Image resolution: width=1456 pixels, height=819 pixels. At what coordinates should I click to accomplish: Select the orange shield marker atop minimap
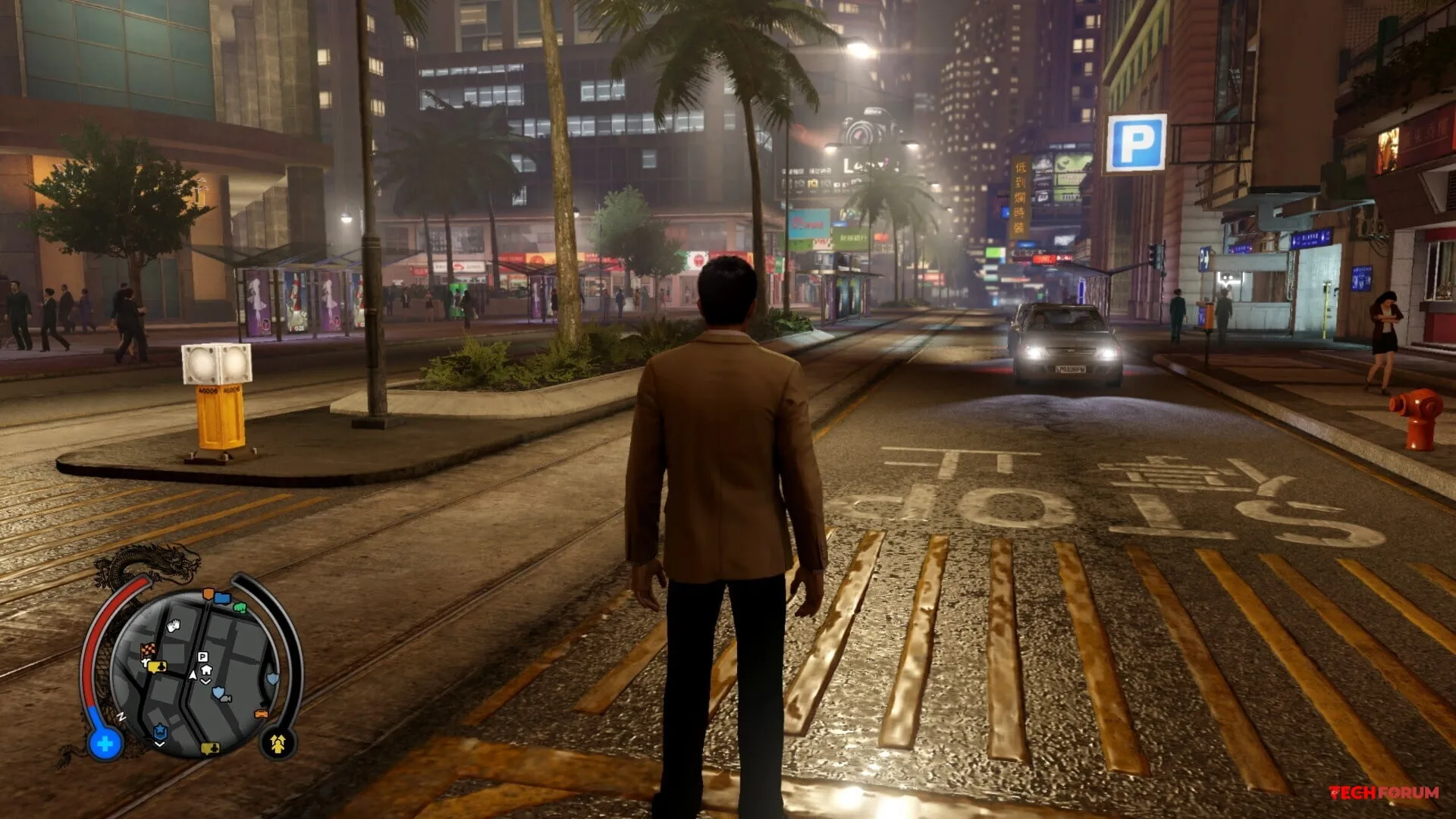click(209, 593)
